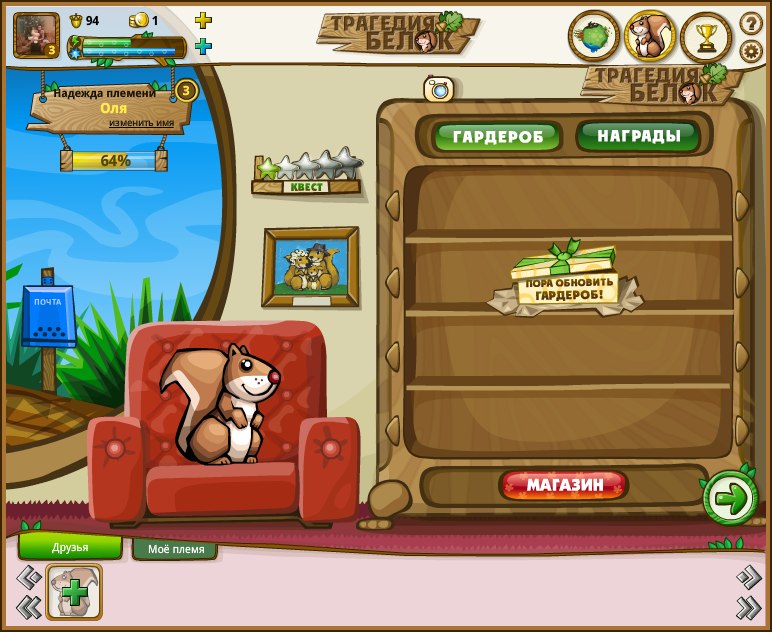Open the player avatar portrait

click(36, 35)
